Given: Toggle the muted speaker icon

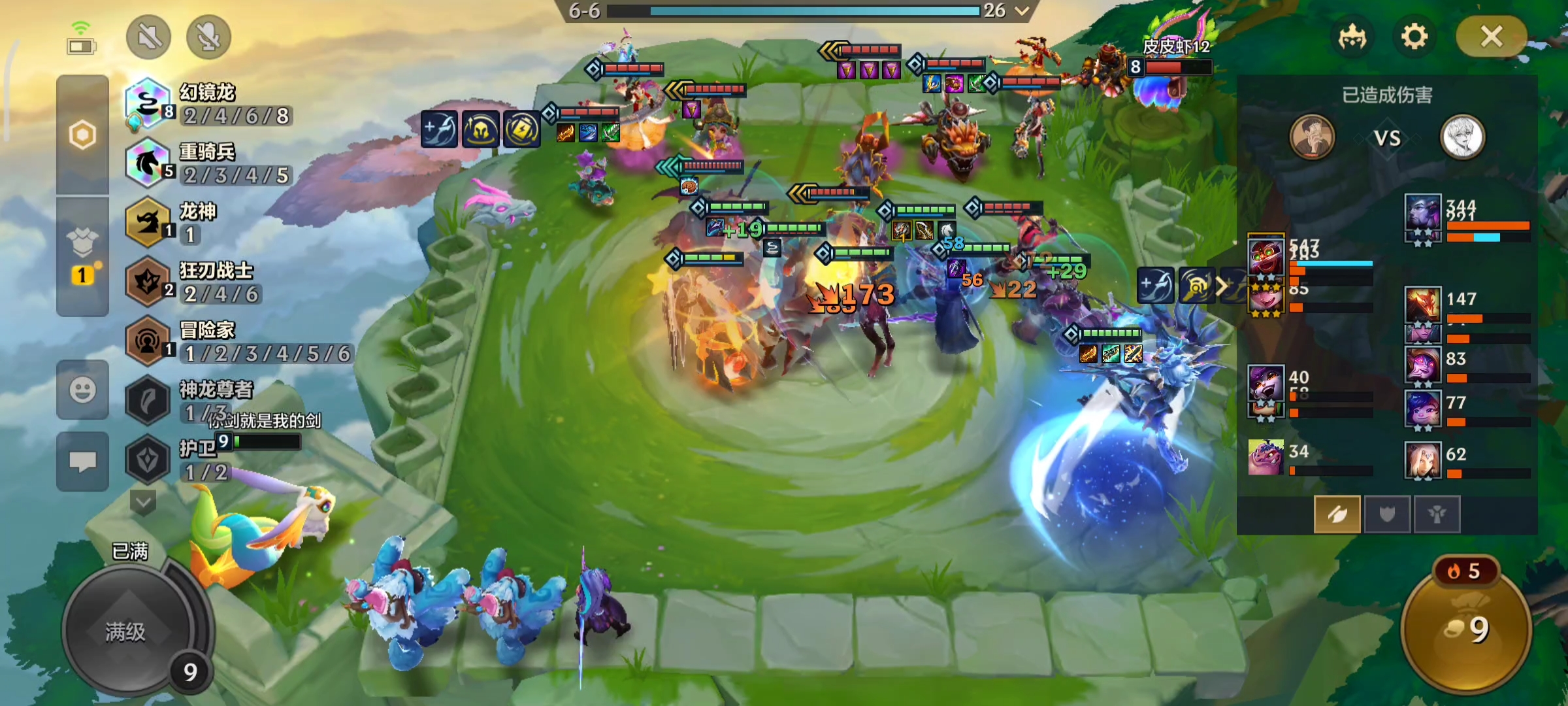Looking at the screenshot, I should click(149, 37).
